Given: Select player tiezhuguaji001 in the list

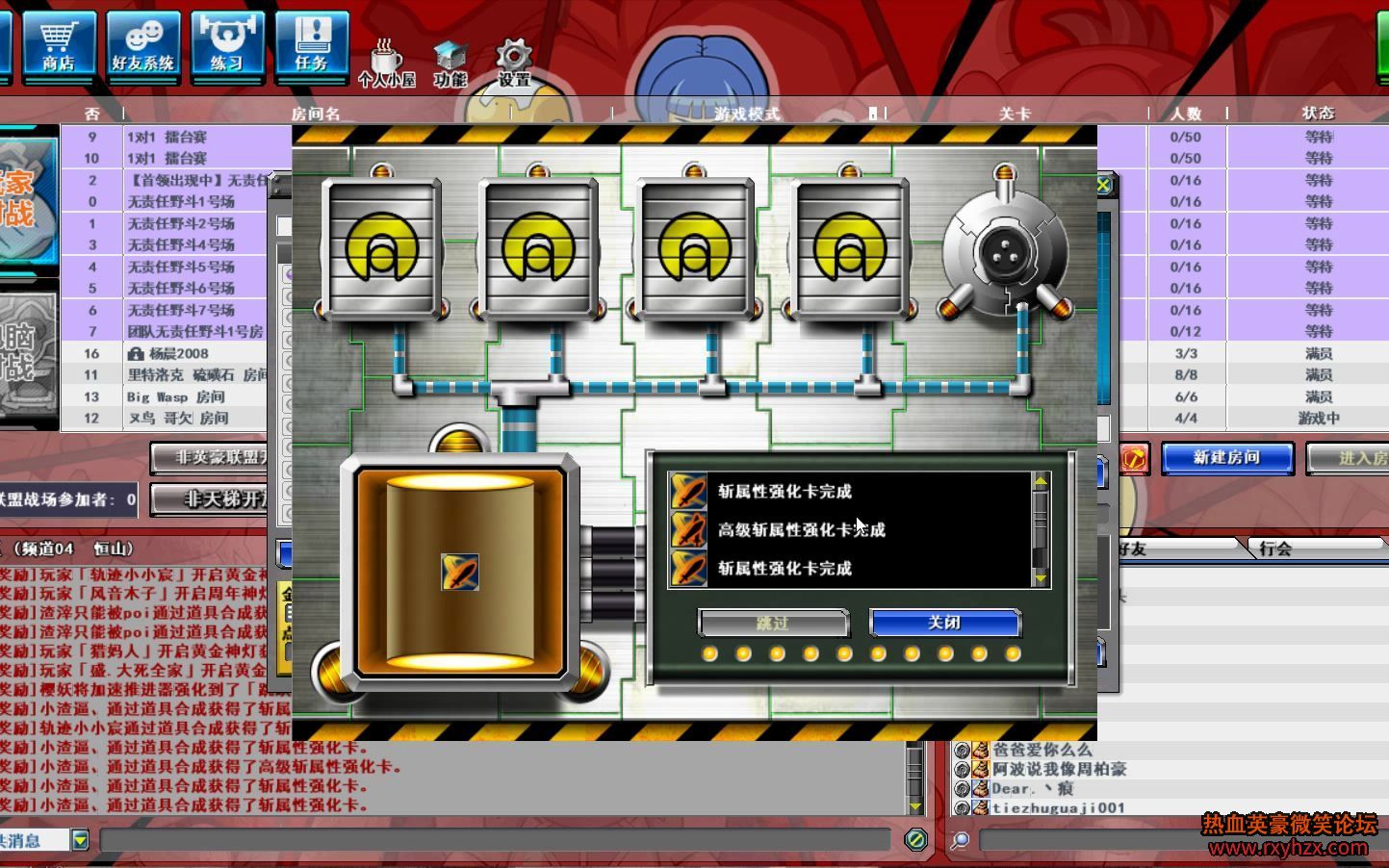Looking at the screenshot, I should [x=1058, y=808].
